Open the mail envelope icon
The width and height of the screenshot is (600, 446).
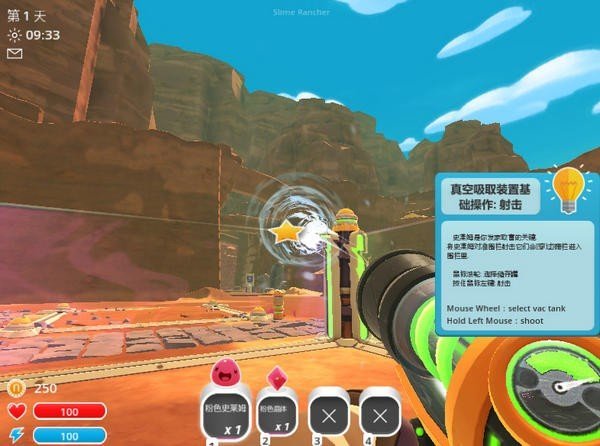click(x=14, y=54)
